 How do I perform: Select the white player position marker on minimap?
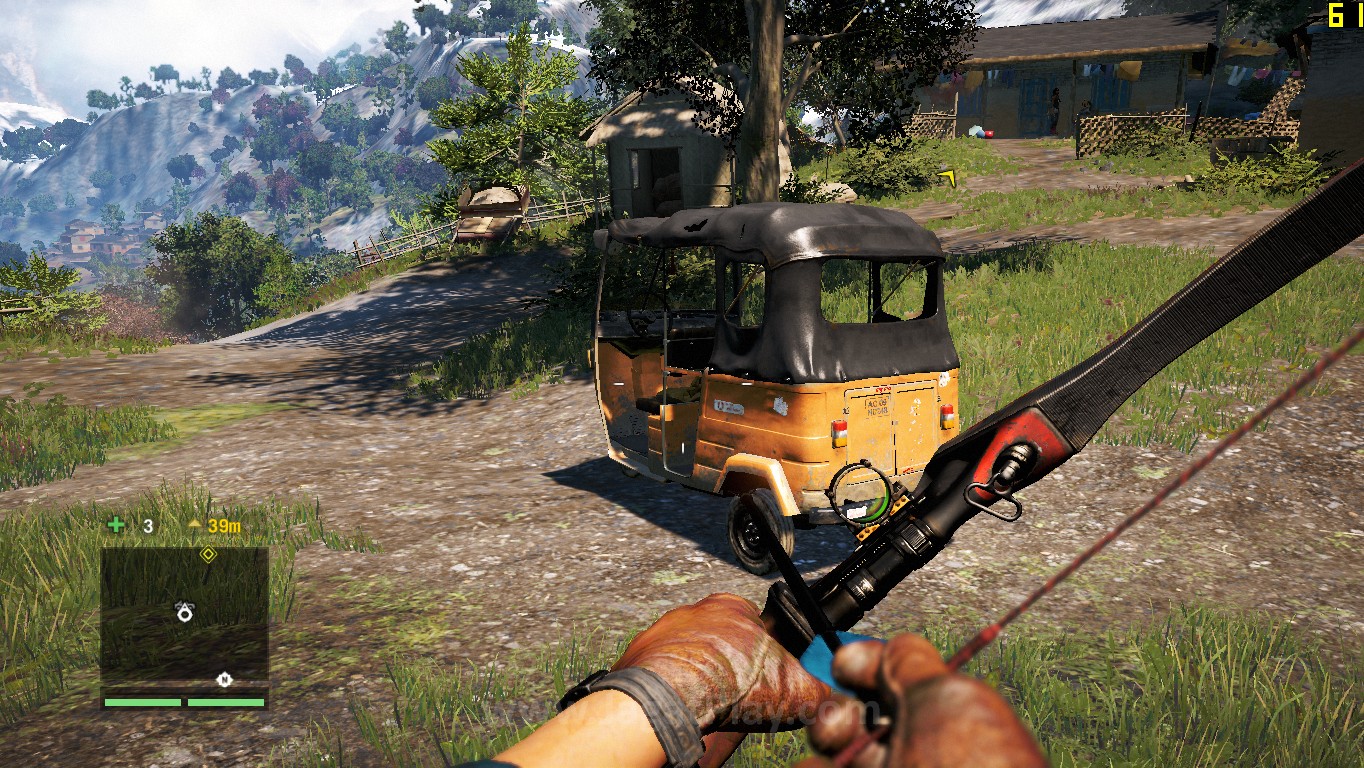click(x=185, y=612)
